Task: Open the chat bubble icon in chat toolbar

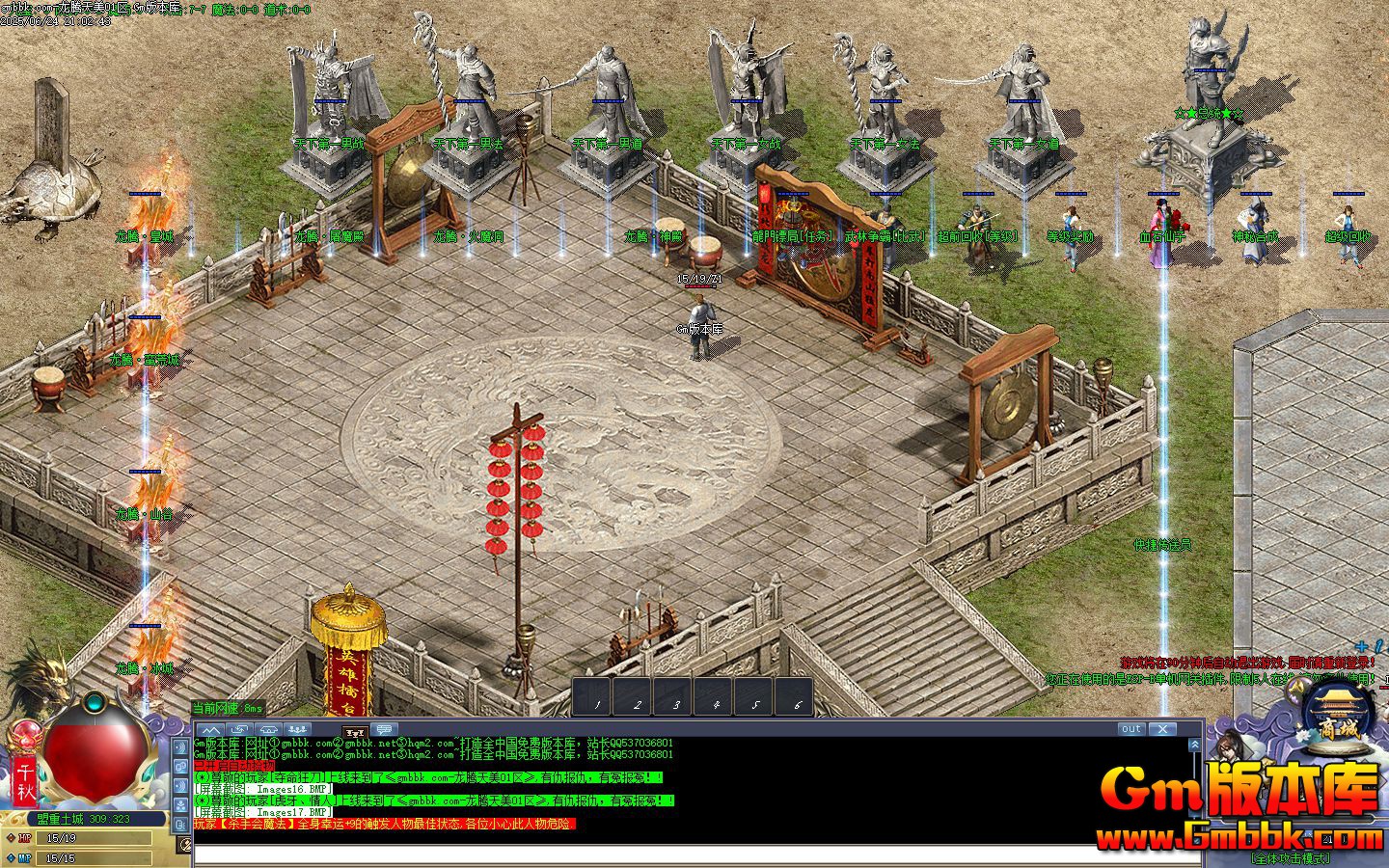Action: tap(384, 730)
